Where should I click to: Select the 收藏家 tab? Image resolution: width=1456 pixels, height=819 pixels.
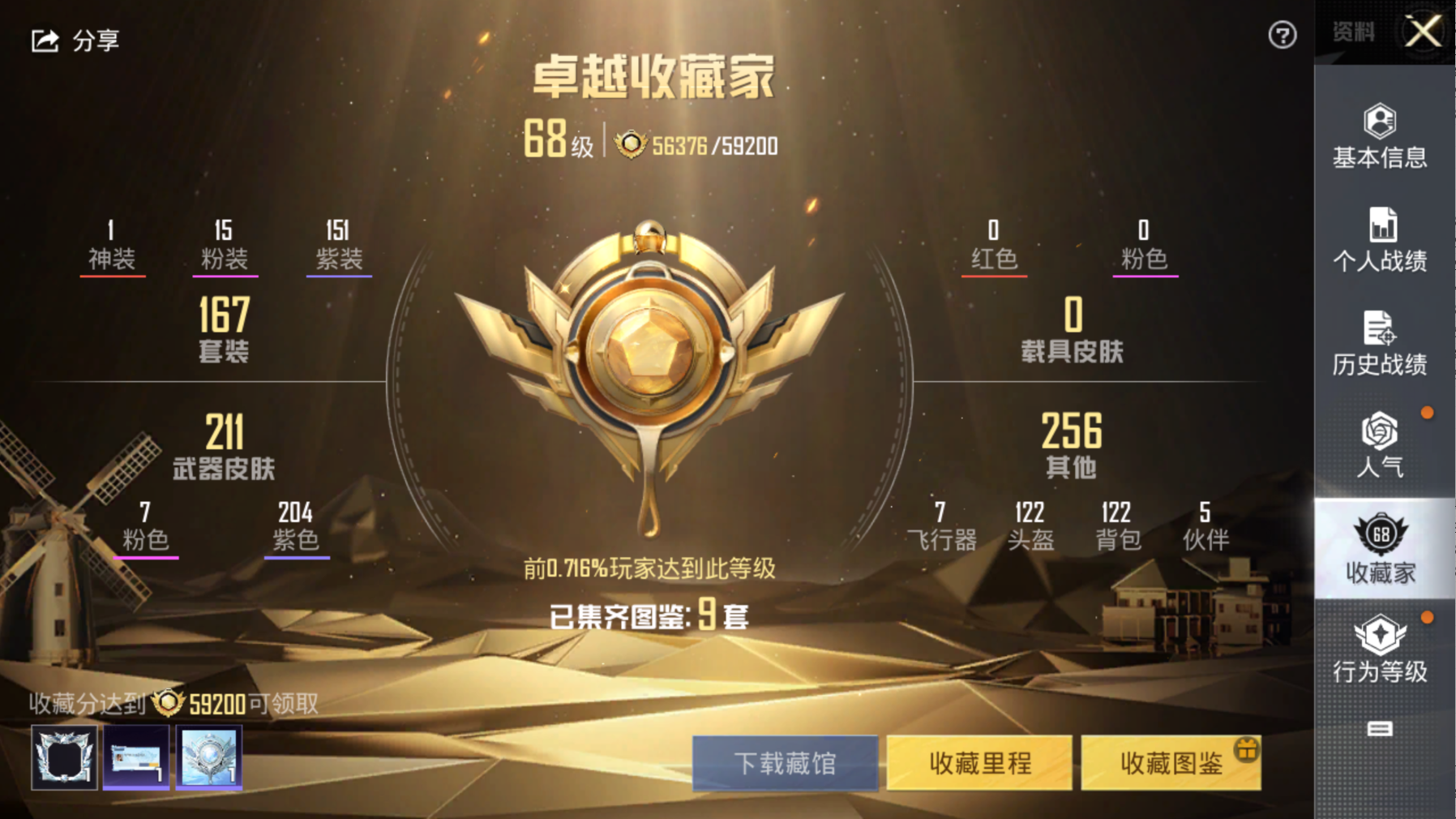pyautogui.click(x=1380, y=549)
